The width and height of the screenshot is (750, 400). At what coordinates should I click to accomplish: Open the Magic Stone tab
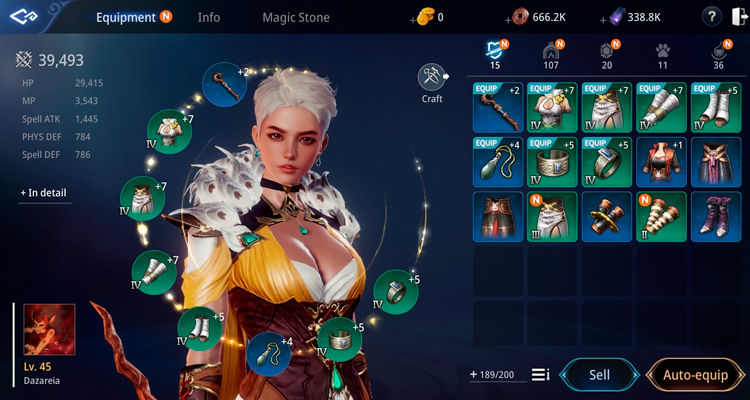(295, 17)
